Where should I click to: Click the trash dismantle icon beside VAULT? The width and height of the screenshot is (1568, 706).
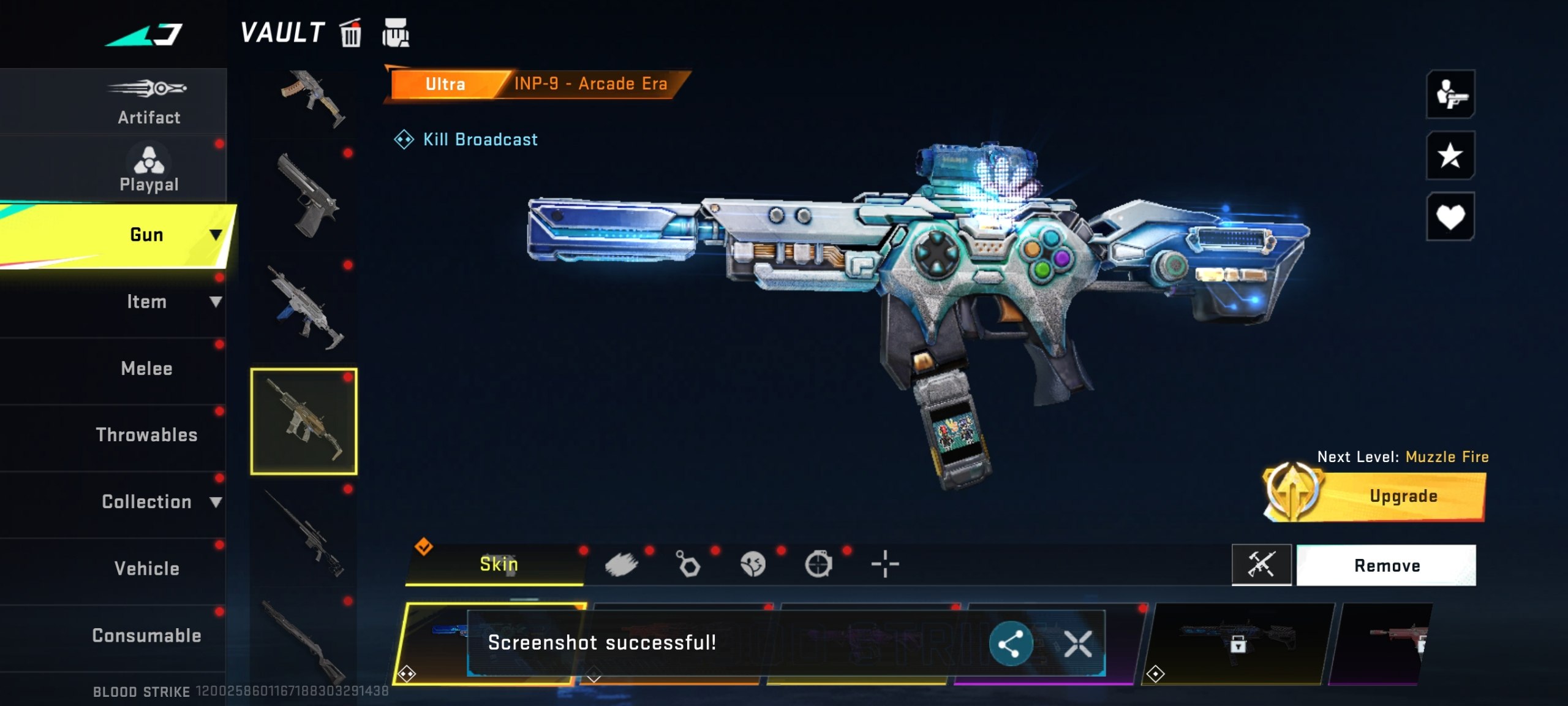point(350,33)
